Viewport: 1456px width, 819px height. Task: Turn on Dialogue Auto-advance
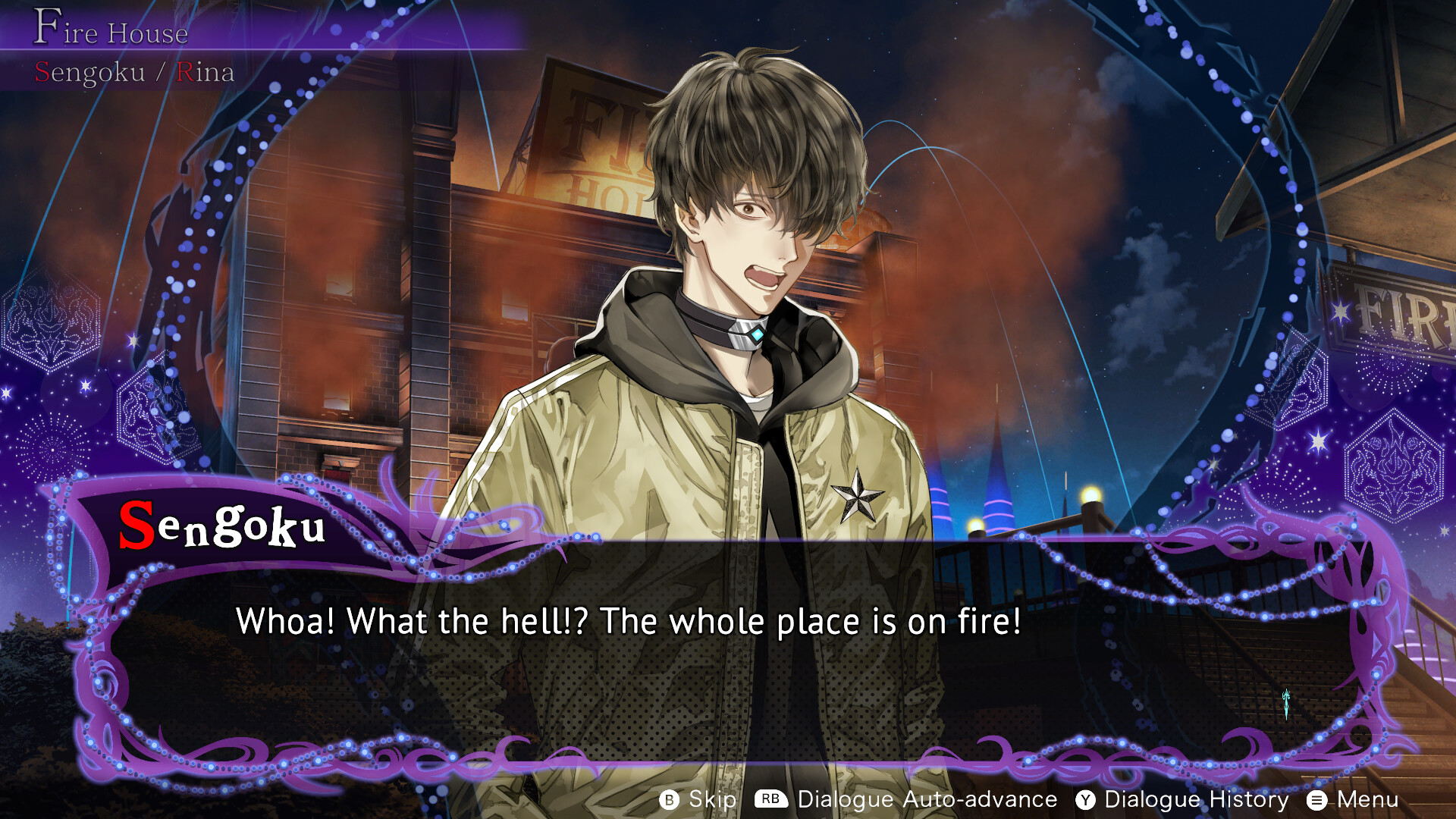pos(906,799)
